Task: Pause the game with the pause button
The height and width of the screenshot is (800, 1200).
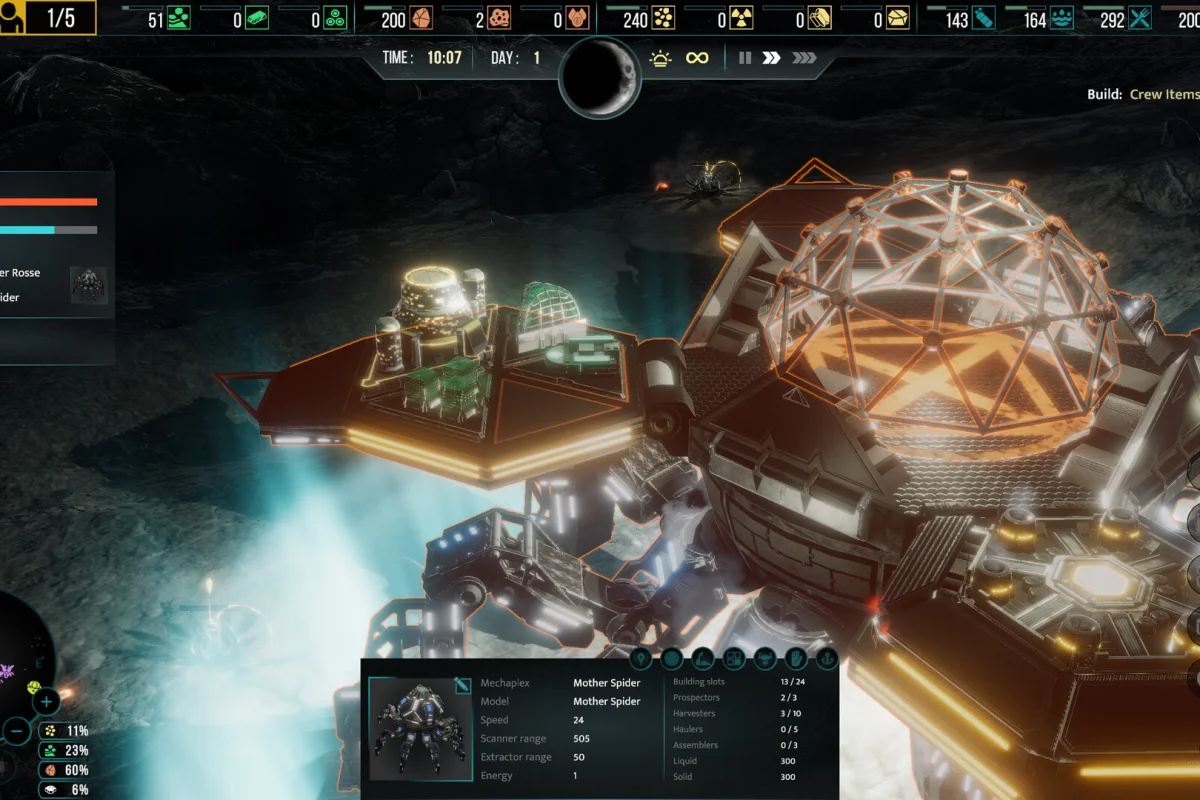Action: 745,58
